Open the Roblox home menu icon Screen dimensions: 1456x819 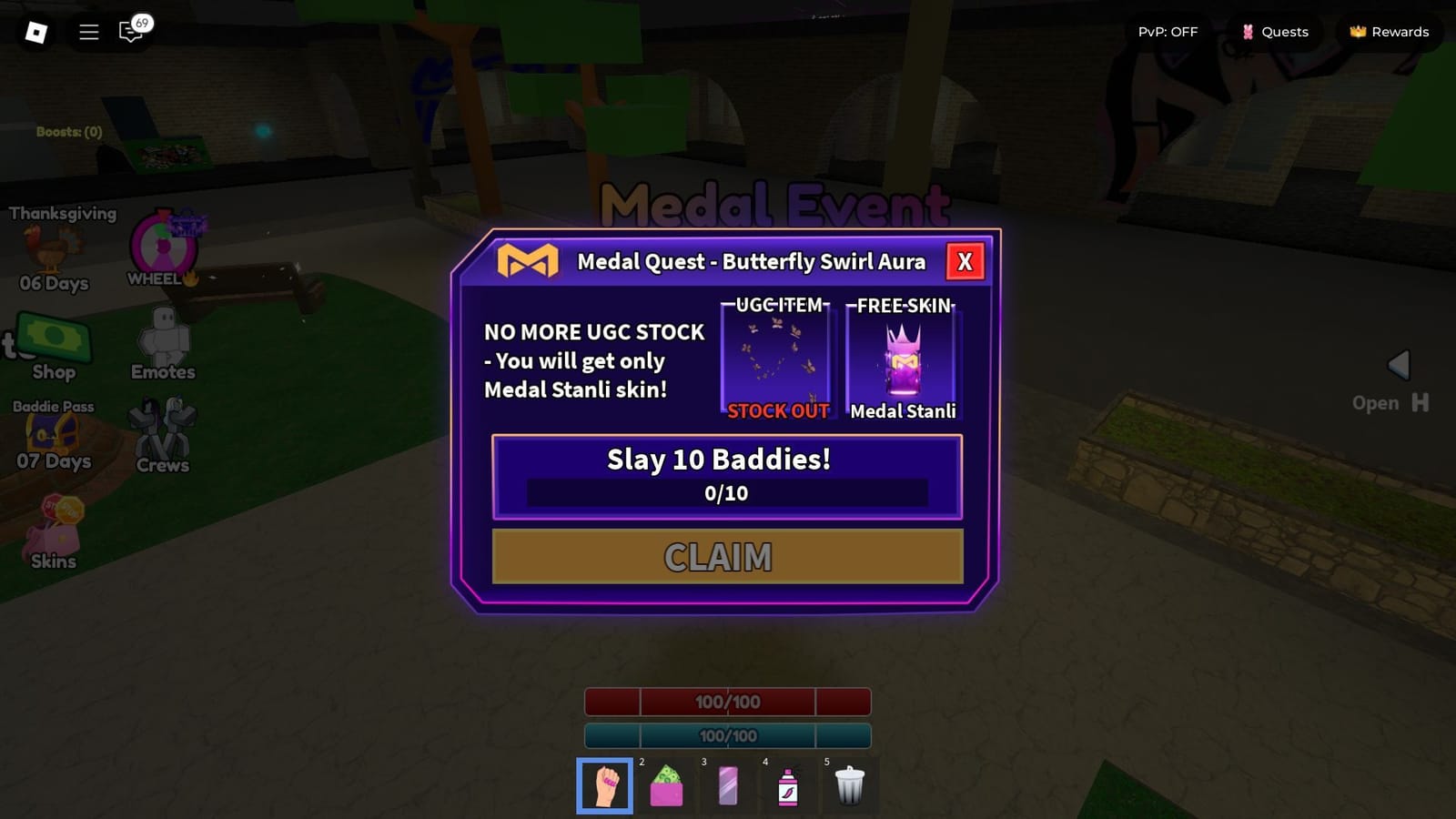click(36, 32)
